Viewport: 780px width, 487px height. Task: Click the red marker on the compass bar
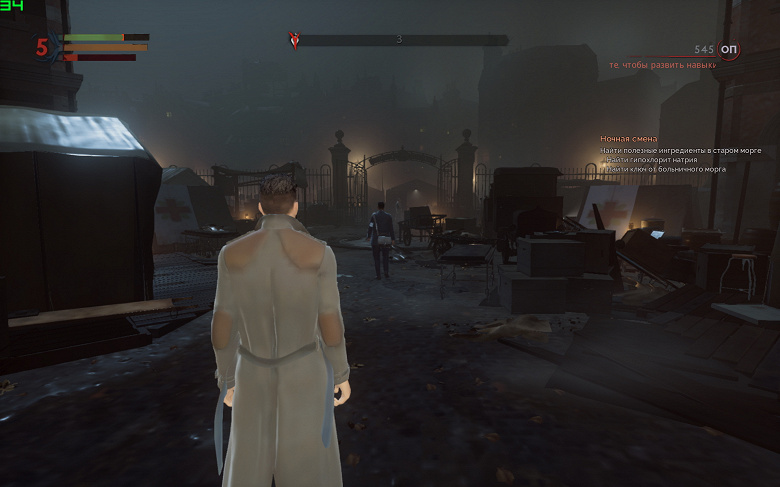coord(294,40)
